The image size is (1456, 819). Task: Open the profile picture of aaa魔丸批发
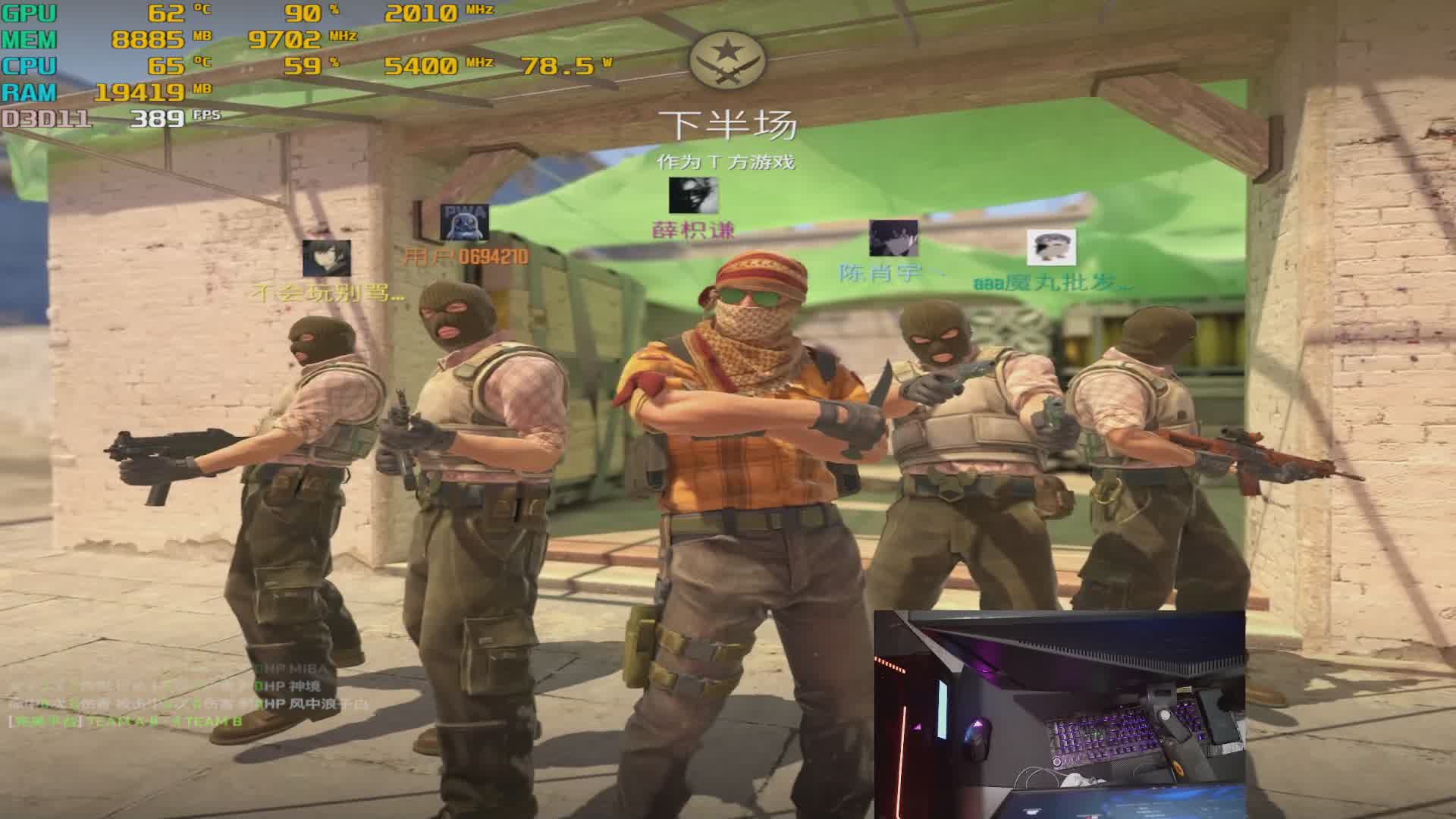click(1051, 247)
